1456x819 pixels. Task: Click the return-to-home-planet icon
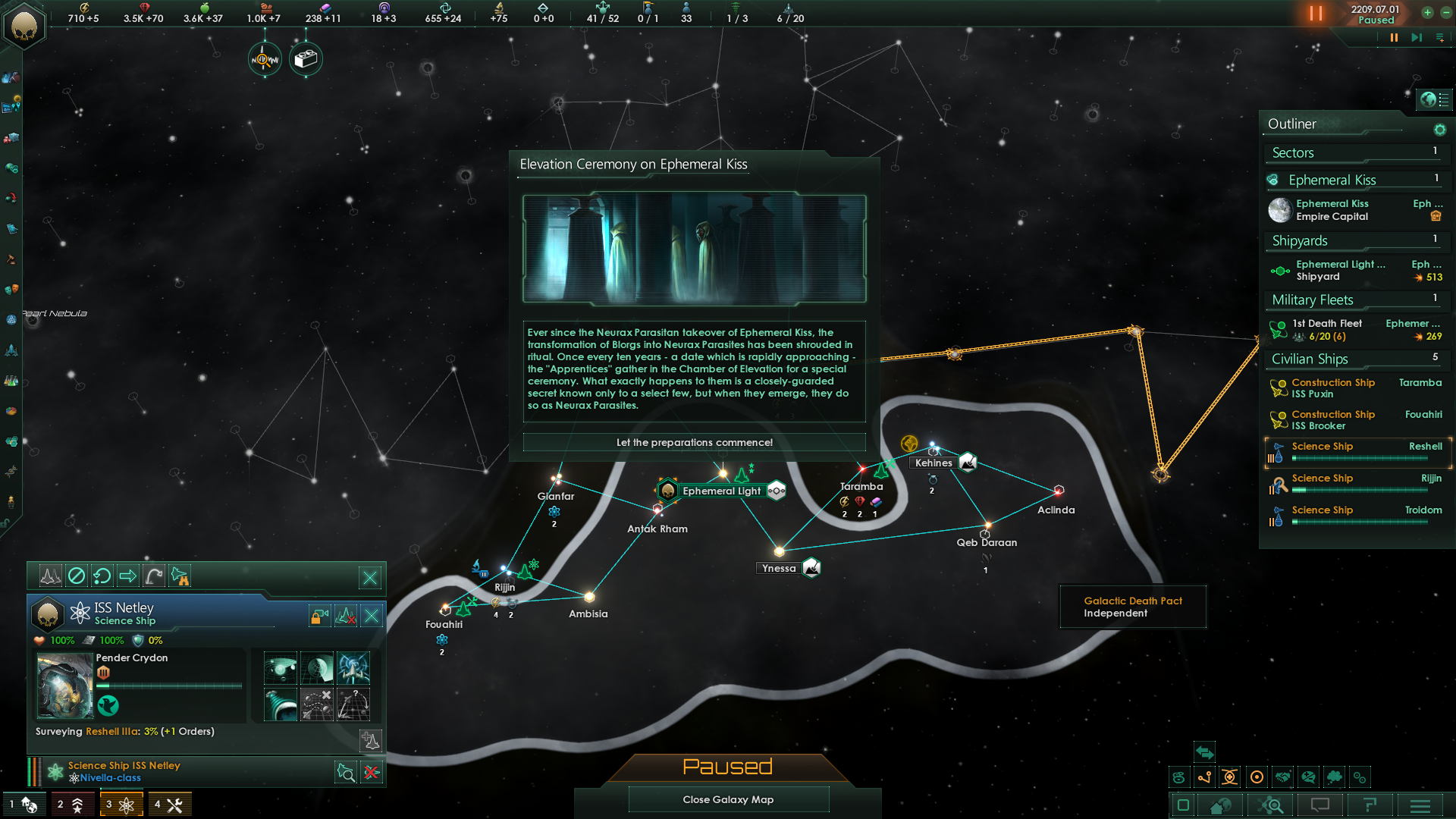[x=1220, y=805]
